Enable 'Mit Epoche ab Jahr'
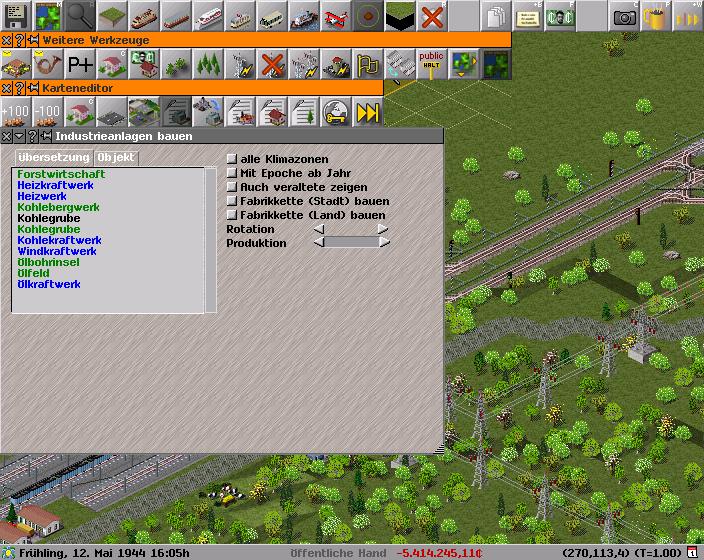 [232, 173]
